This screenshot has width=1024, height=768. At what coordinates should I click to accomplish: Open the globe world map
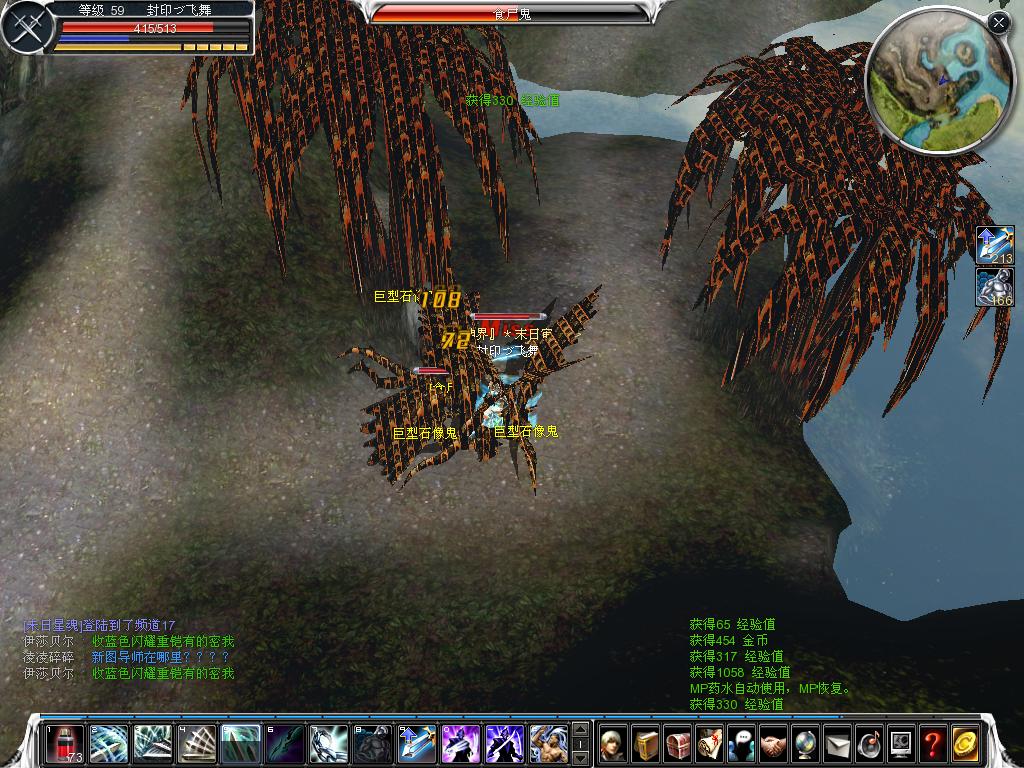(x=806, y=744)
